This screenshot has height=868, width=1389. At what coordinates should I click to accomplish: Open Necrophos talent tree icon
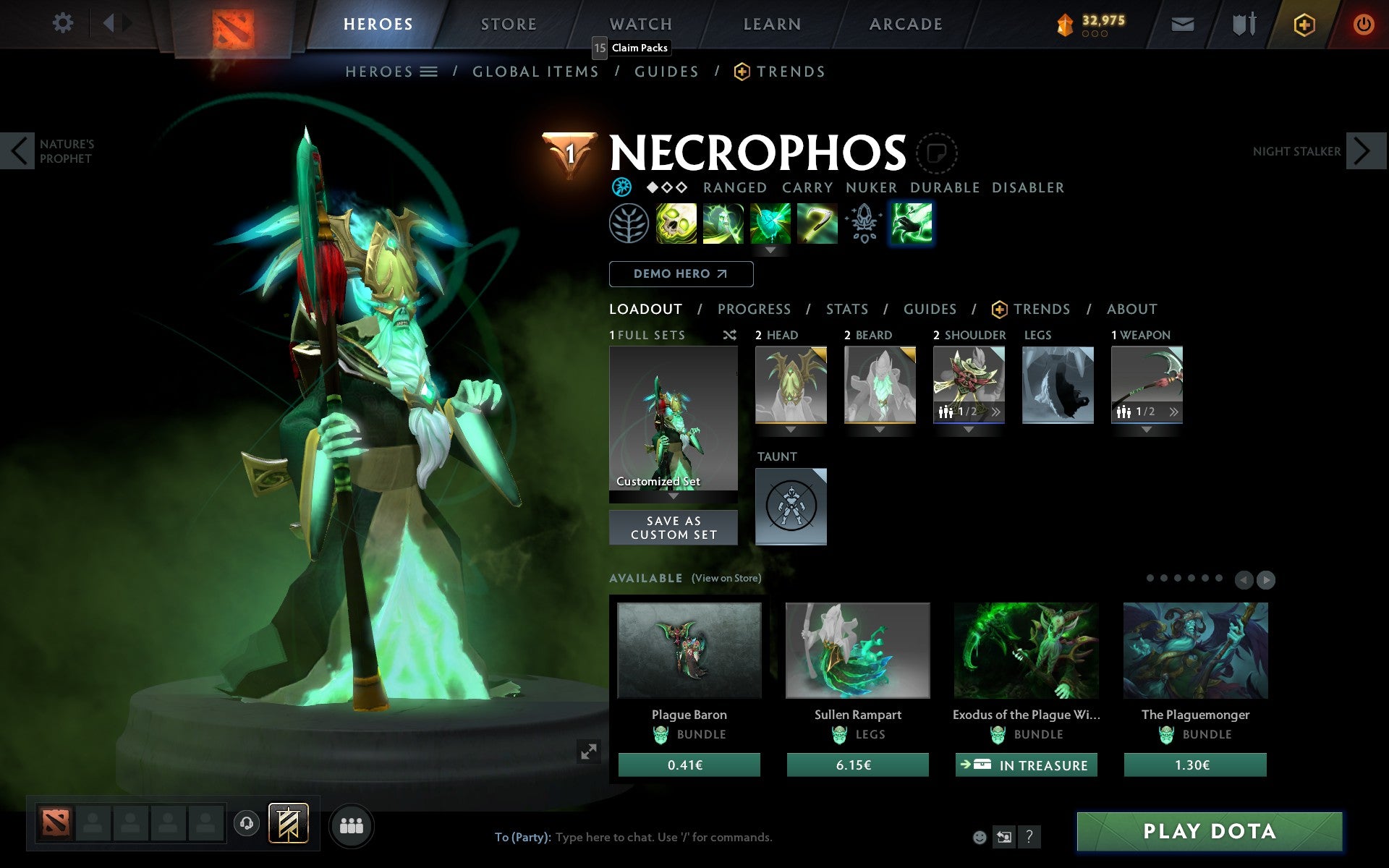(x=629, y=224)
